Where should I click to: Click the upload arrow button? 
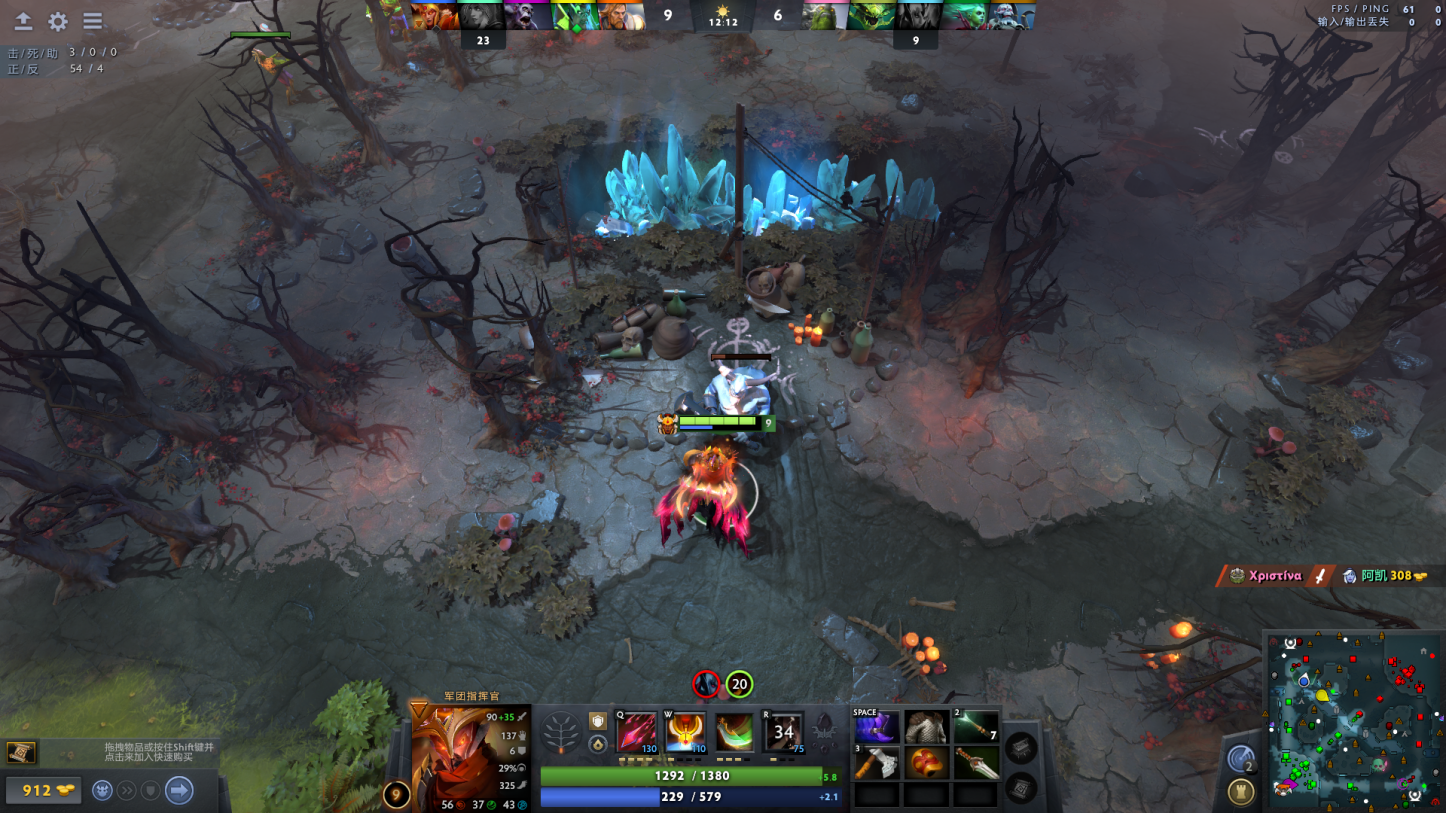coord(23,21)
